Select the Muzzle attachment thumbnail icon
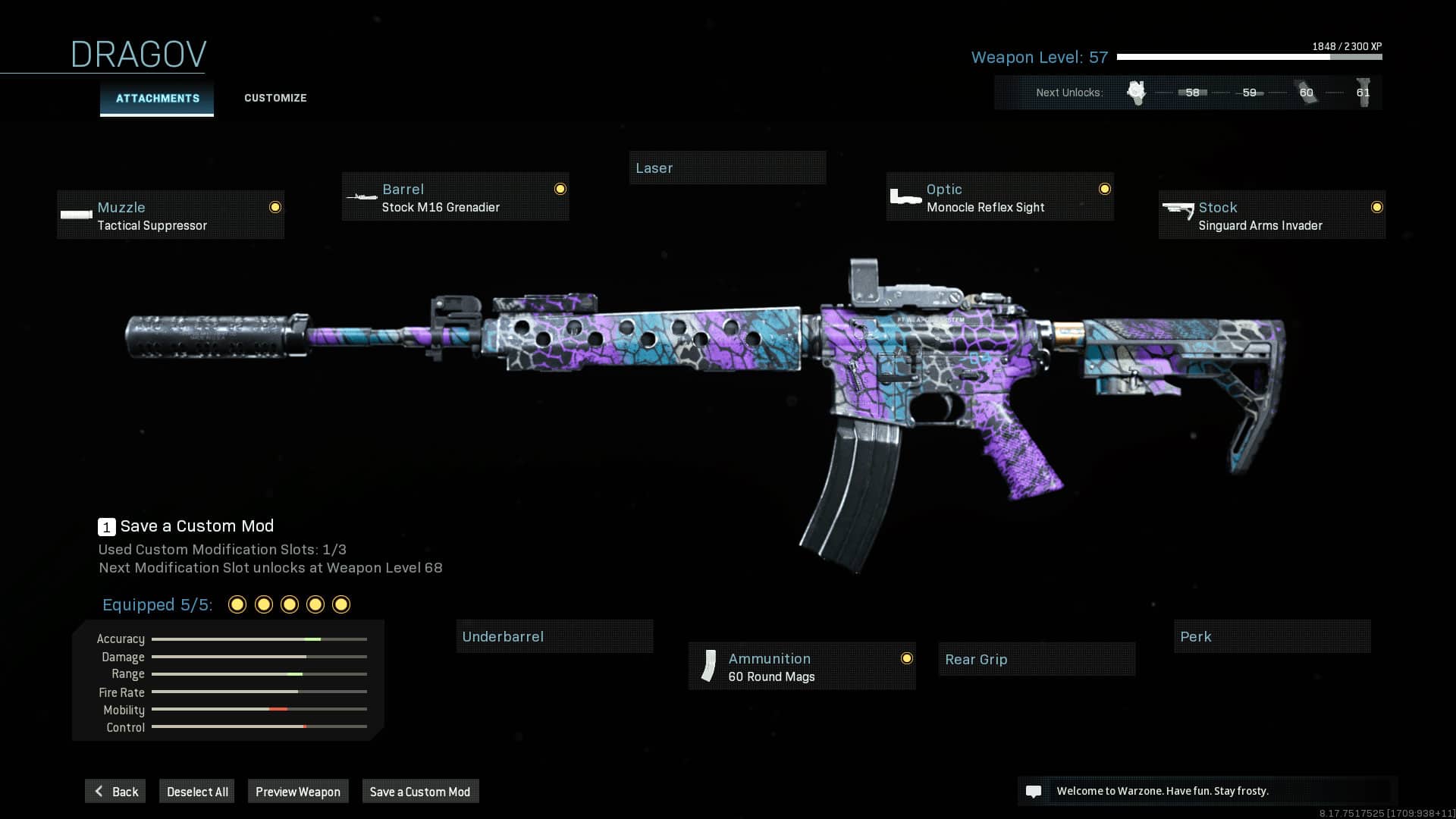This screenshot has height=819, width=1456. pyautogui.click(x=75, y=215)
